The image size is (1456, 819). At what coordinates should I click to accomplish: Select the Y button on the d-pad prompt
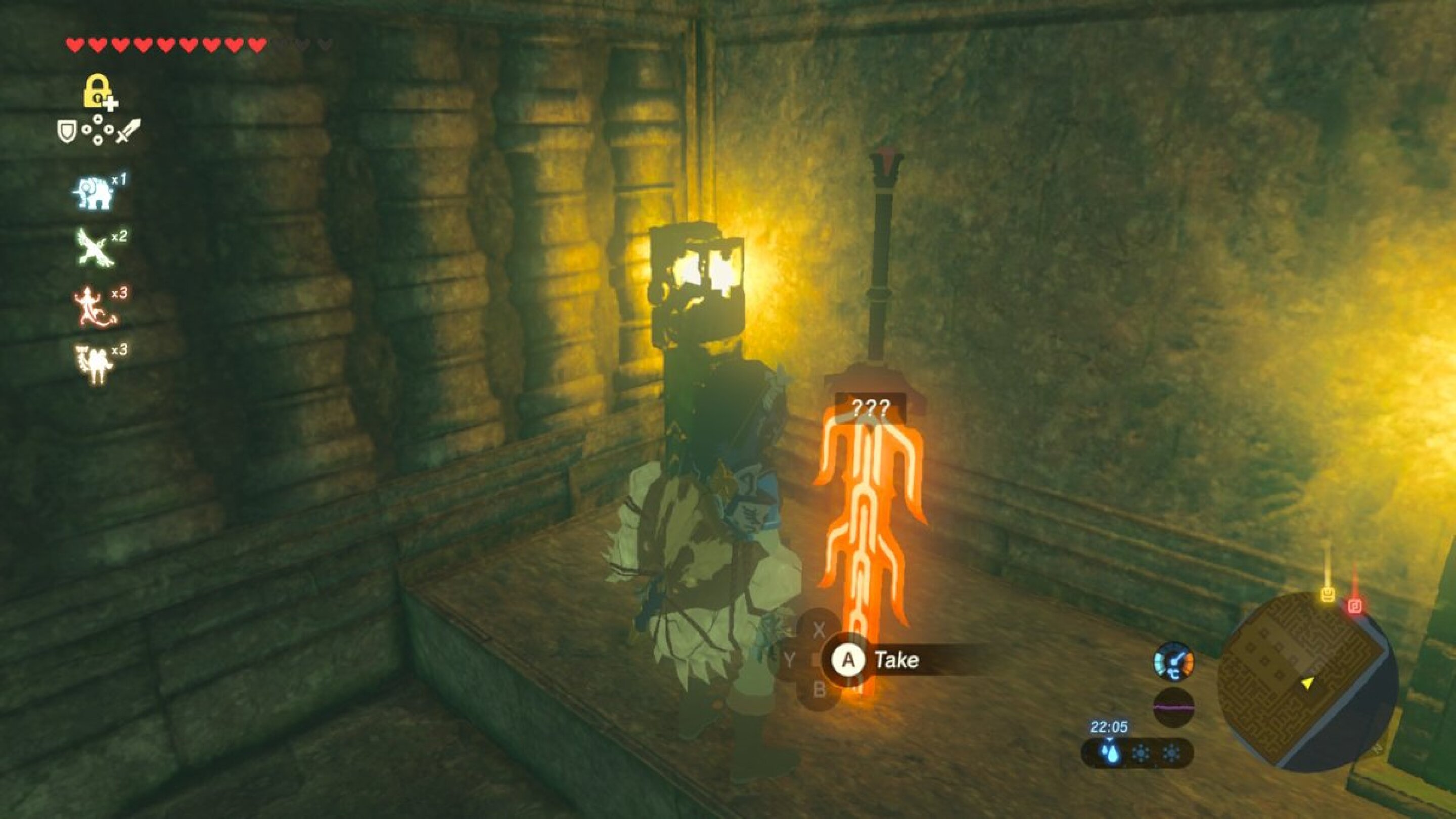point(790,659)
